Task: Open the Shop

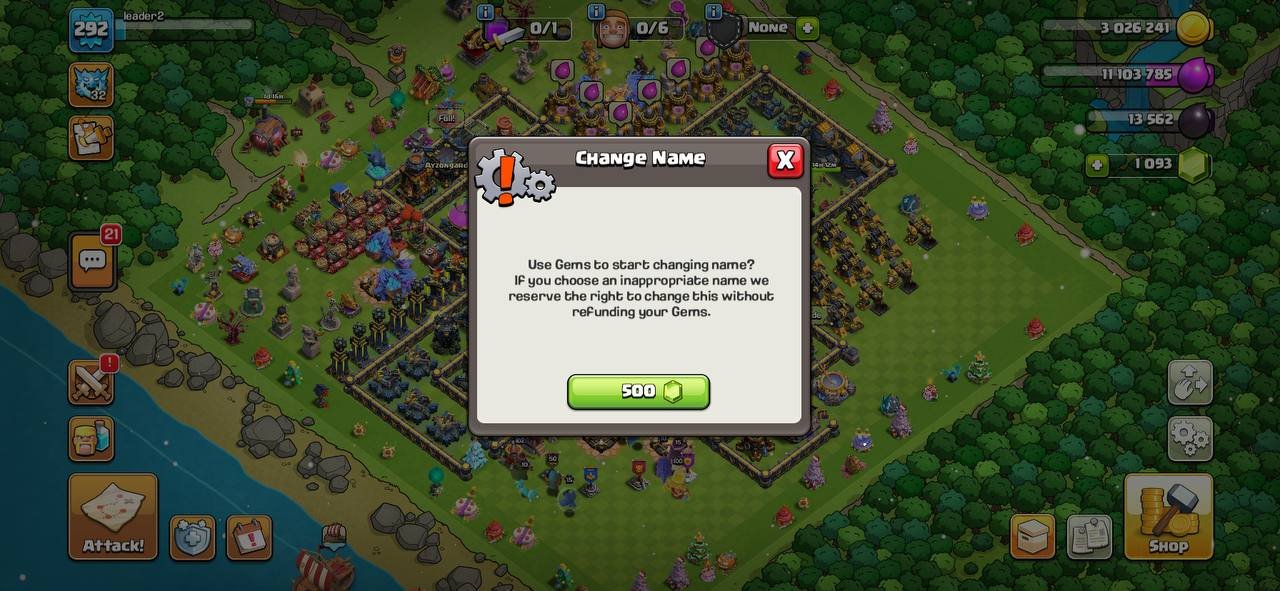Action: click(x=1168, y=516)
